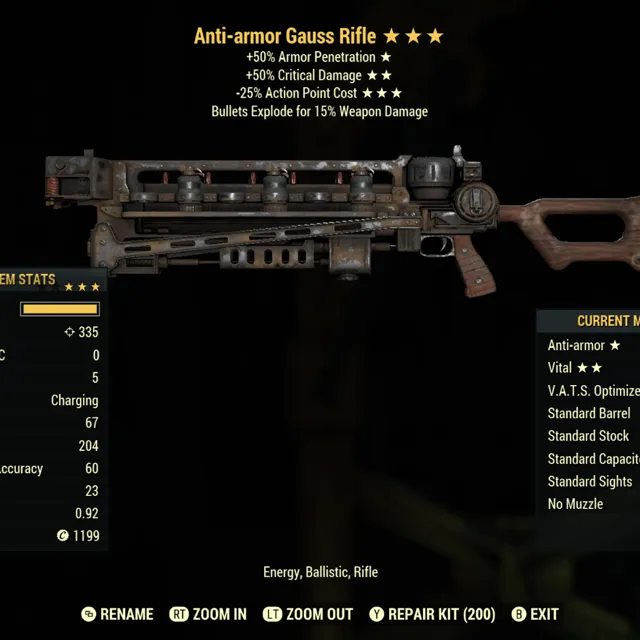This screenshot has height=640, width=640.
Task: Use Repair Kit (200) on the rifle
Action: pos(432,614)
